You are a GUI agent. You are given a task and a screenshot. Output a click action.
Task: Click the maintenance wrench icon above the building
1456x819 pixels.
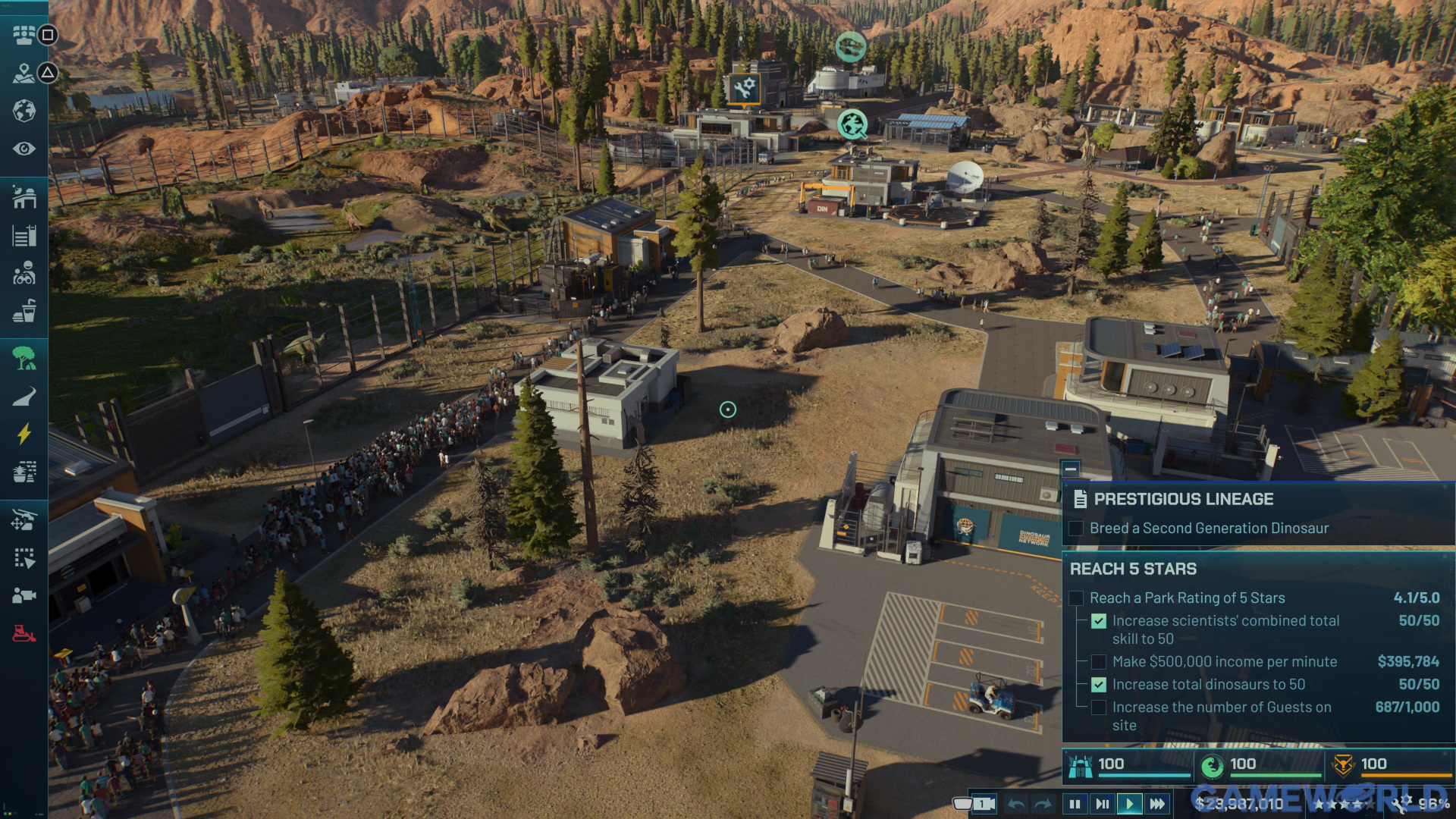tap(744, 88)
